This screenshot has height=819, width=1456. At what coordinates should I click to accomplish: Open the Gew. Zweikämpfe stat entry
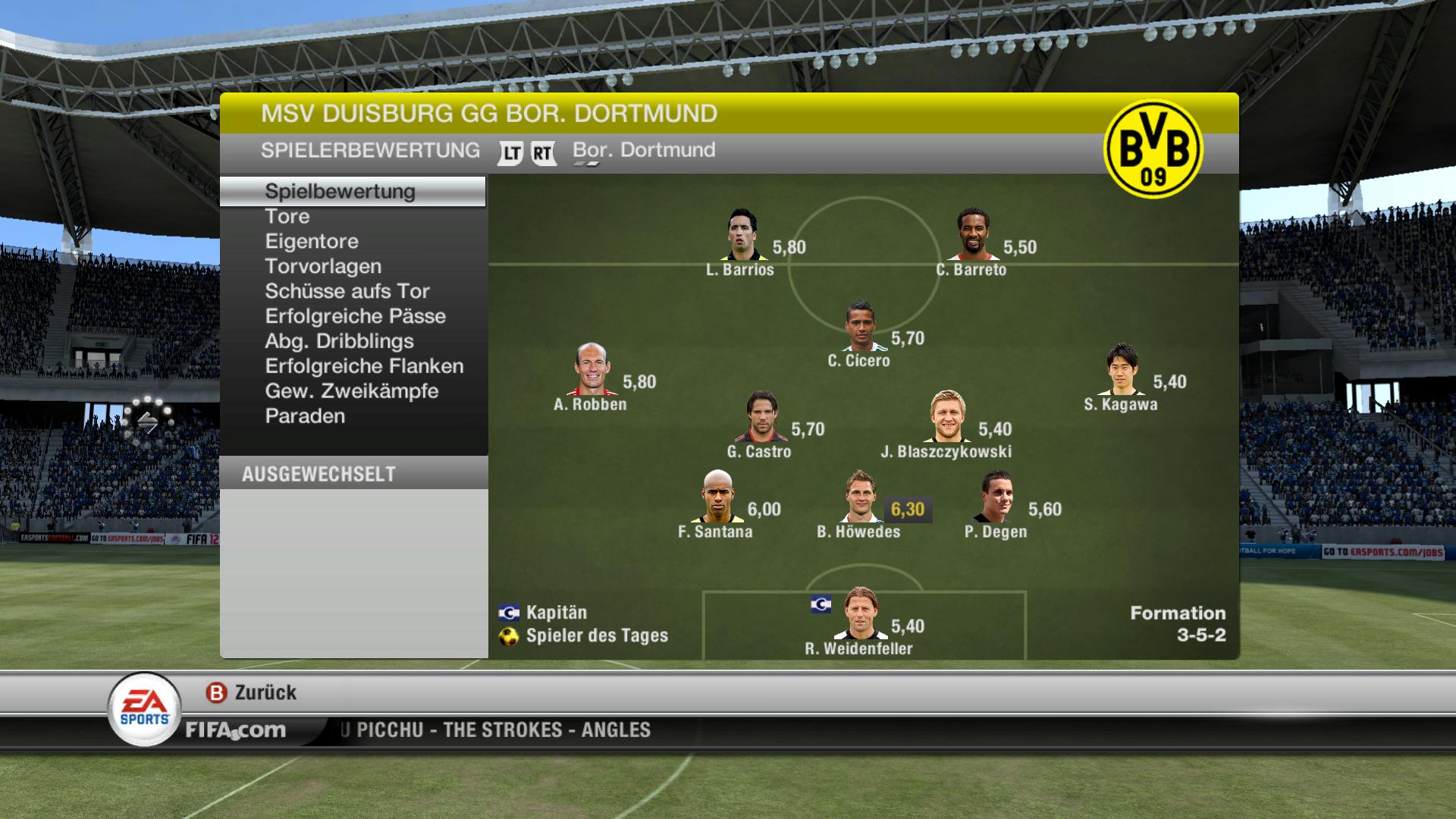point(352,391)
